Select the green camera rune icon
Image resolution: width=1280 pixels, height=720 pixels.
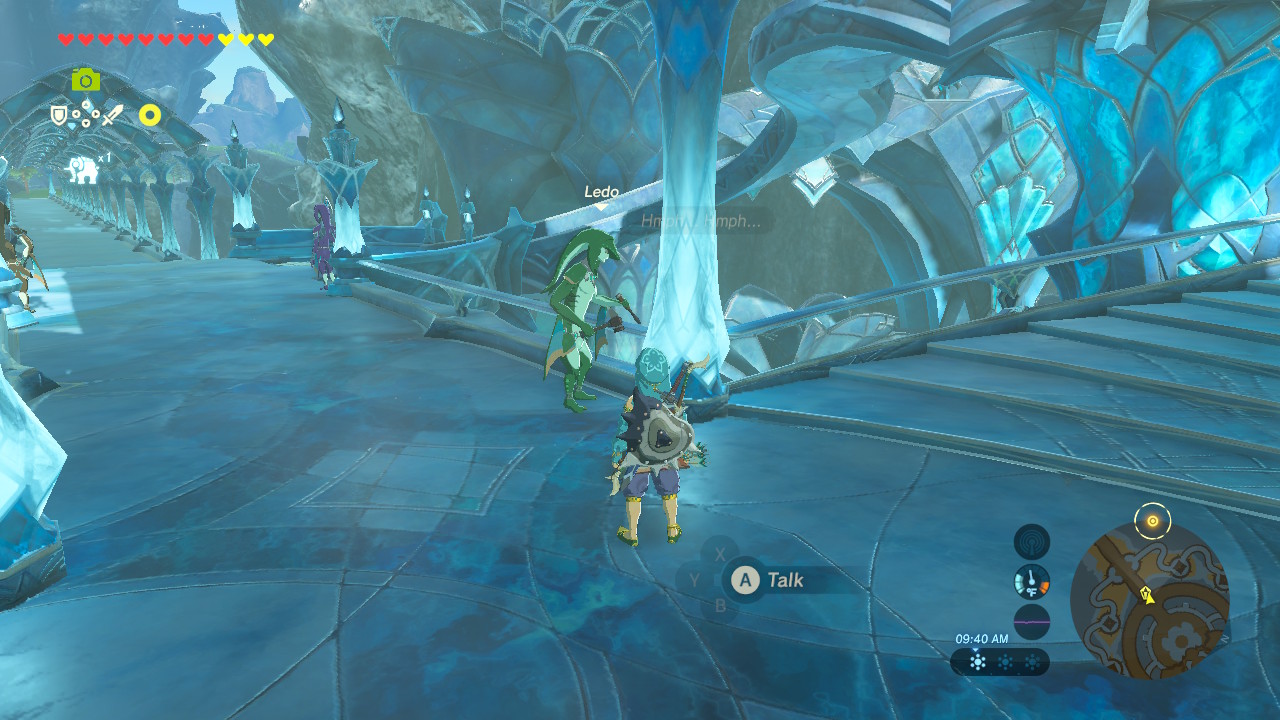[x=85, y=79]
